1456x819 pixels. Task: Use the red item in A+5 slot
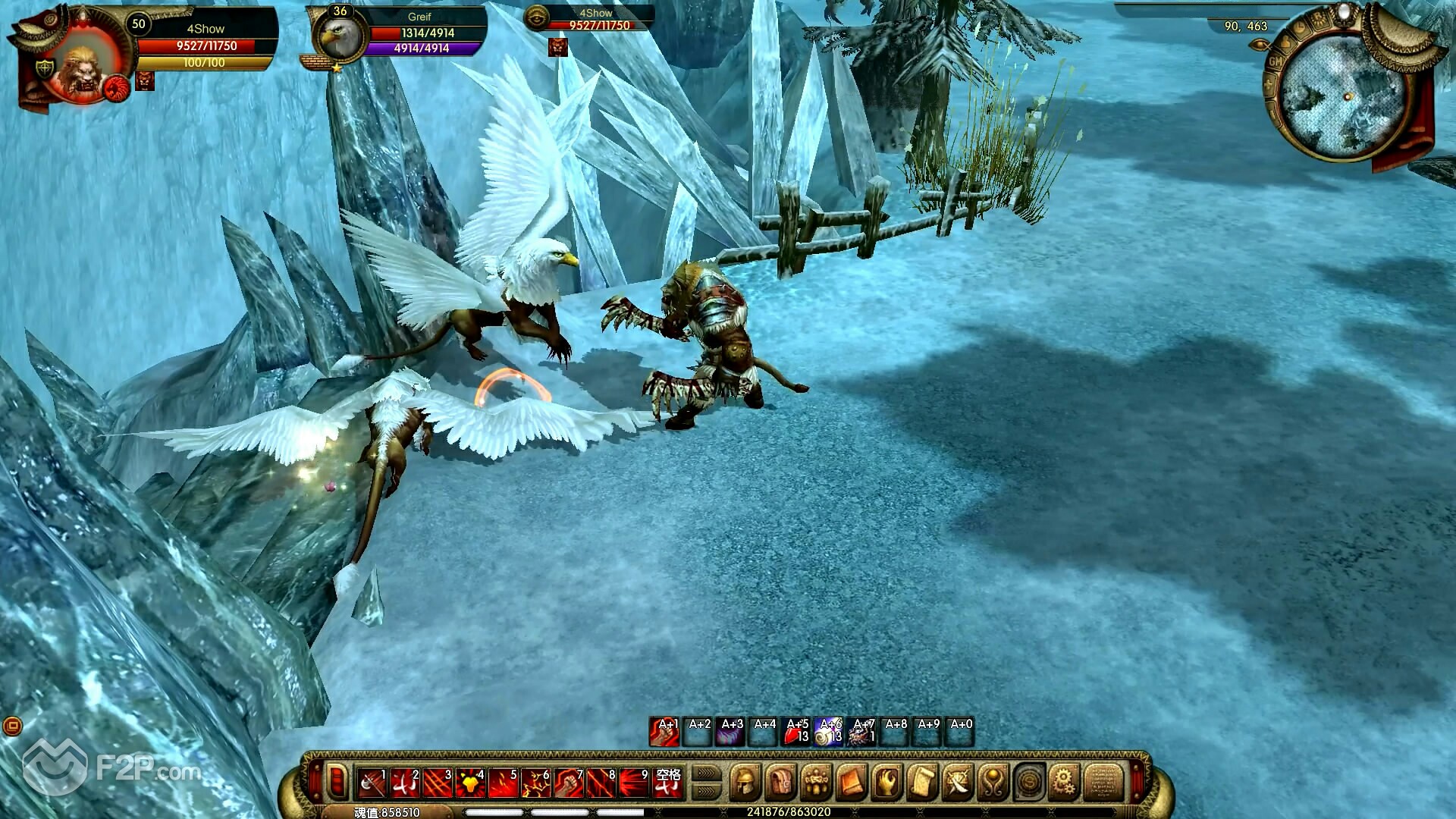click(x=796, y=733)
